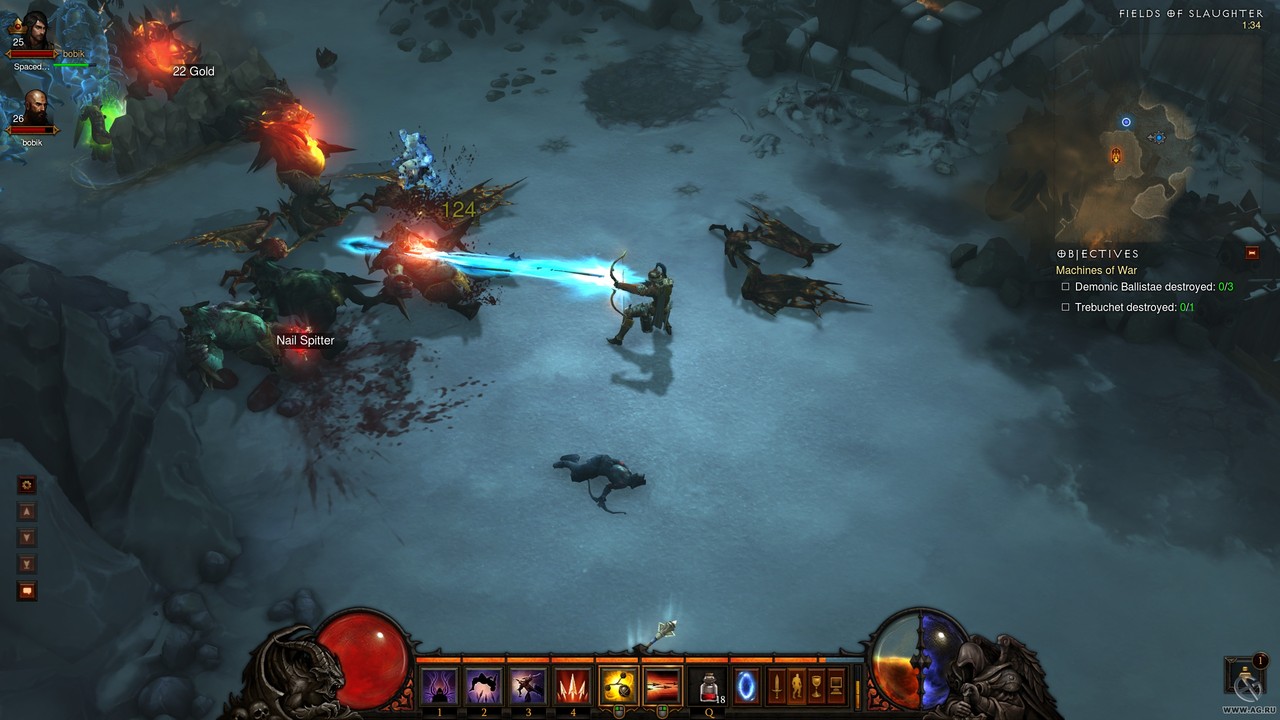Screen dimensions: 1280x720
Task: Collapse the Objectives tracker
Action: [x=1252, y=254]
